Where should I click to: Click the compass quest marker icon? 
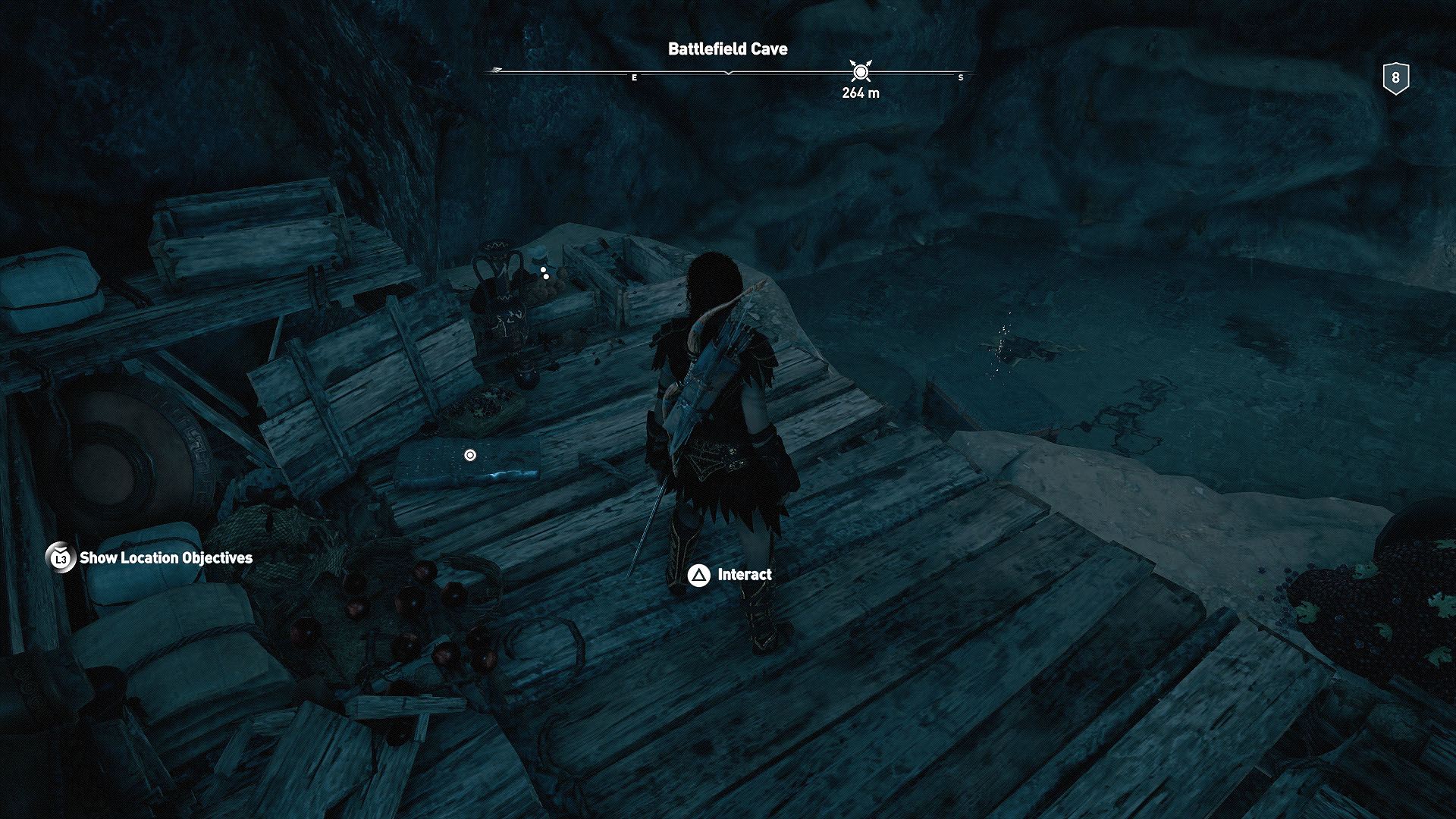861,72
